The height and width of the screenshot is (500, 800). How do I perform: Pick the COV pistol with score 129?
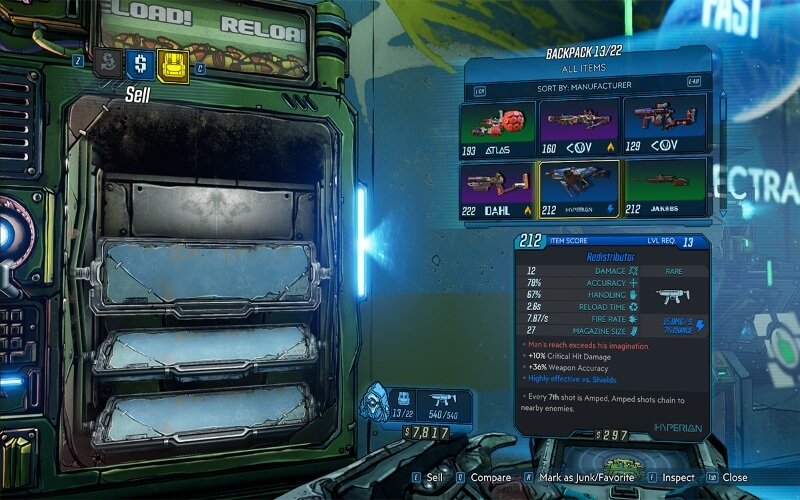(x=664, y=124)
